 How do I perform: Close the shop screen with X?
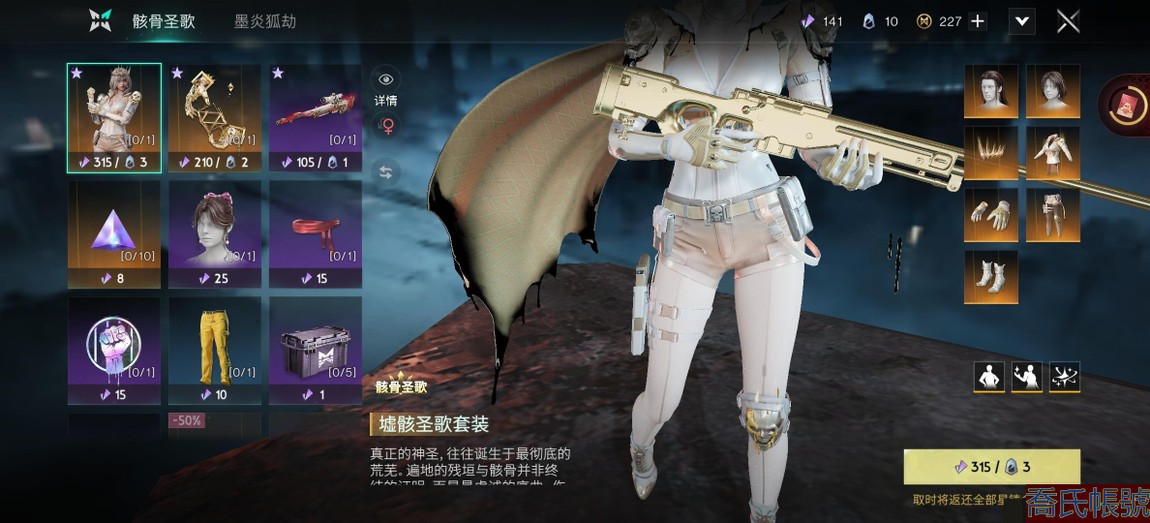click(x=1068, y=21)
